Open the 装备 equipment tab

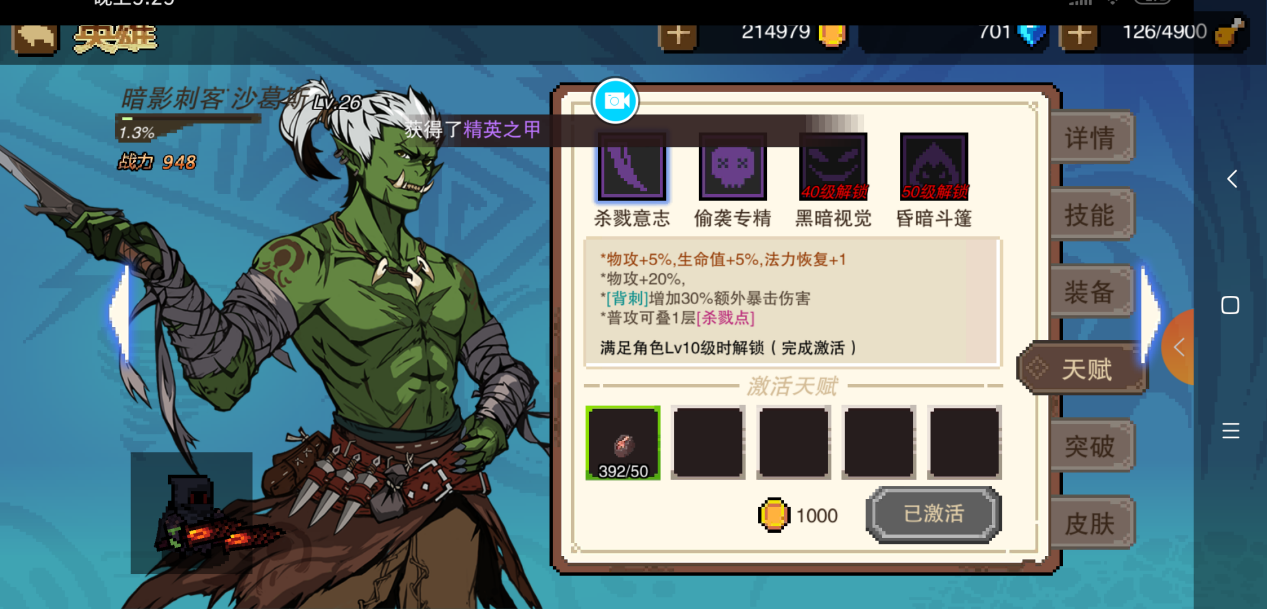pyautogui.click(x=1090, y=292)
